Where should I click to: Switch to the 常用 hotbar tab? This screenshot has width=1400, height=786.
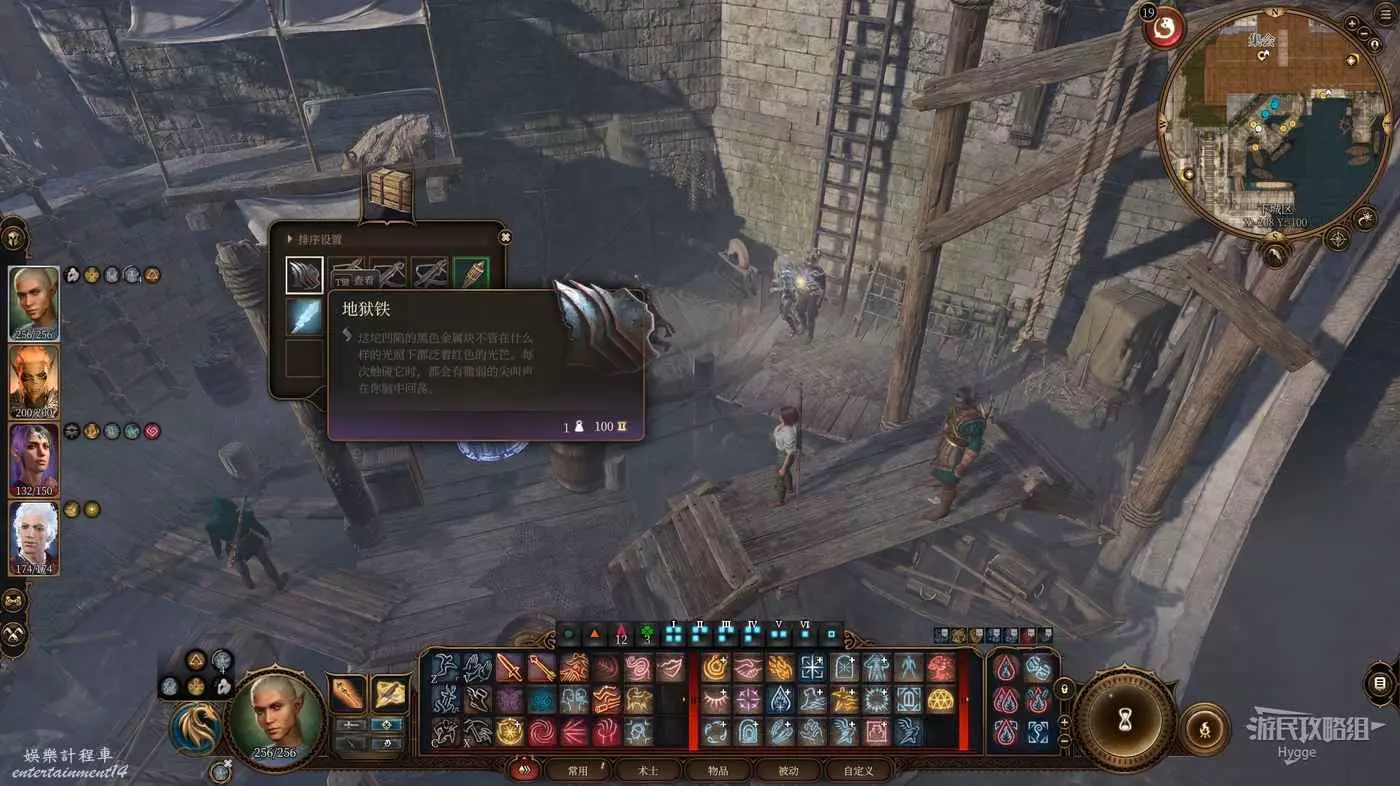578,770
